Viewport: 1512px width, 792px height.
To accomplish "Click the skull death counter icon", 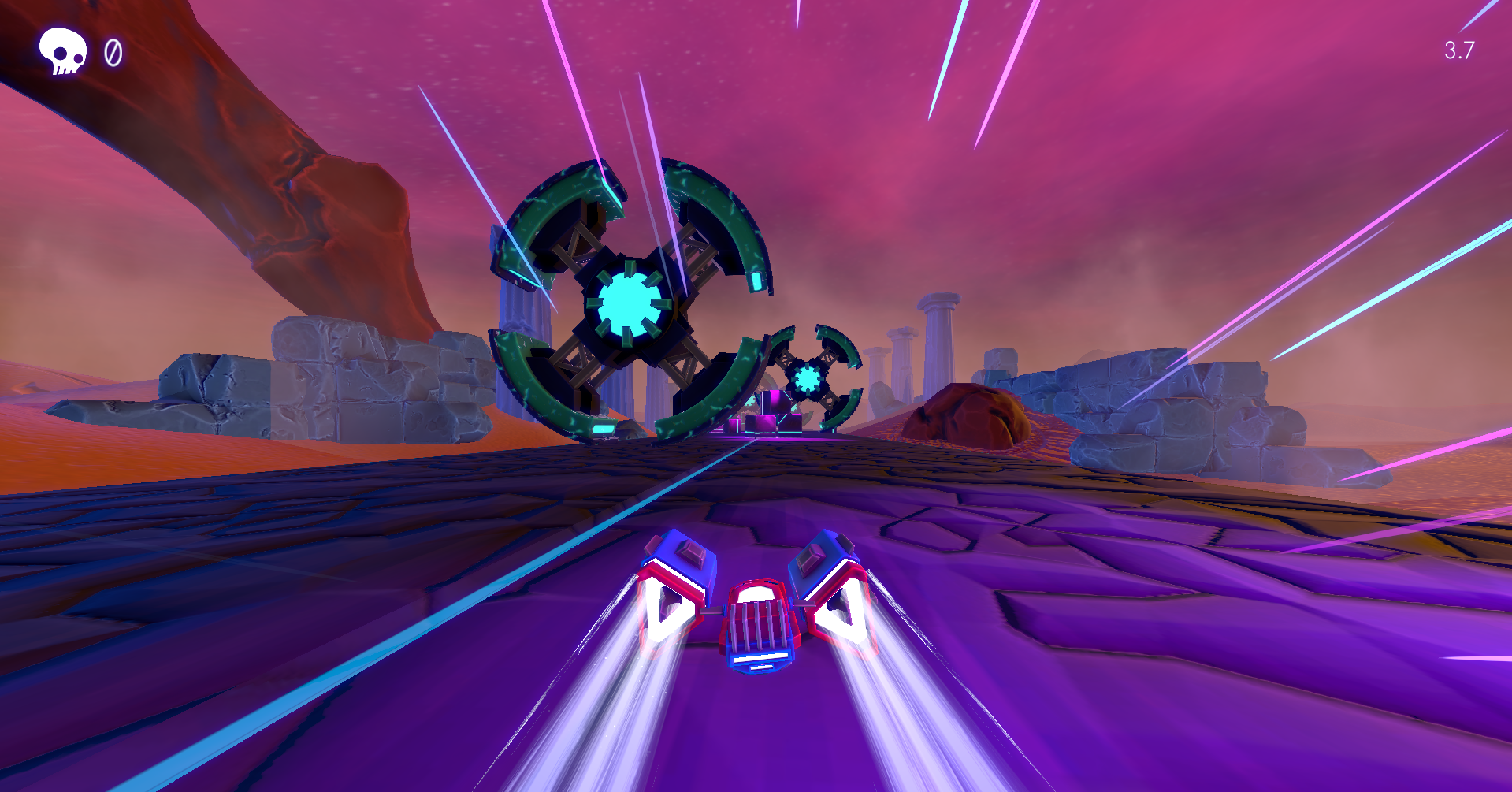I will click(x=65, y=52).
